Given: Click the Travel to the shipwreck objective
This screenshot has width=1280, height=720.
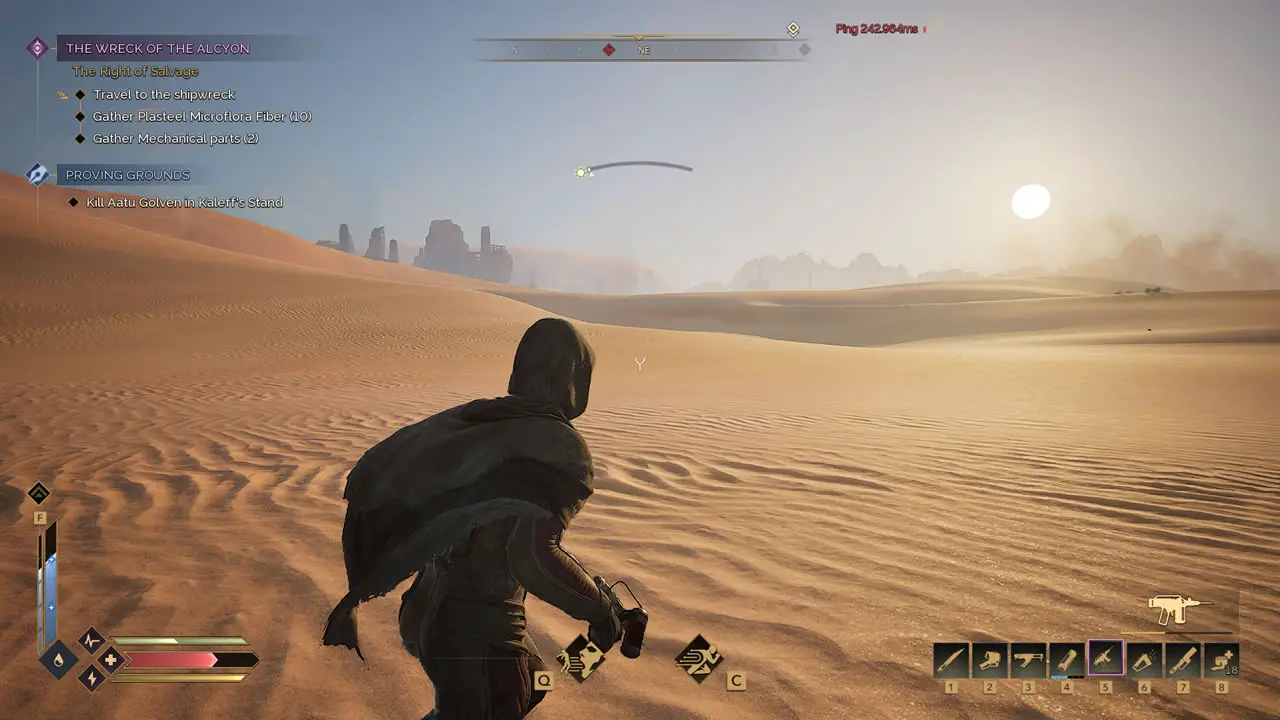Looking at the screenshot, I should (164, 95).
